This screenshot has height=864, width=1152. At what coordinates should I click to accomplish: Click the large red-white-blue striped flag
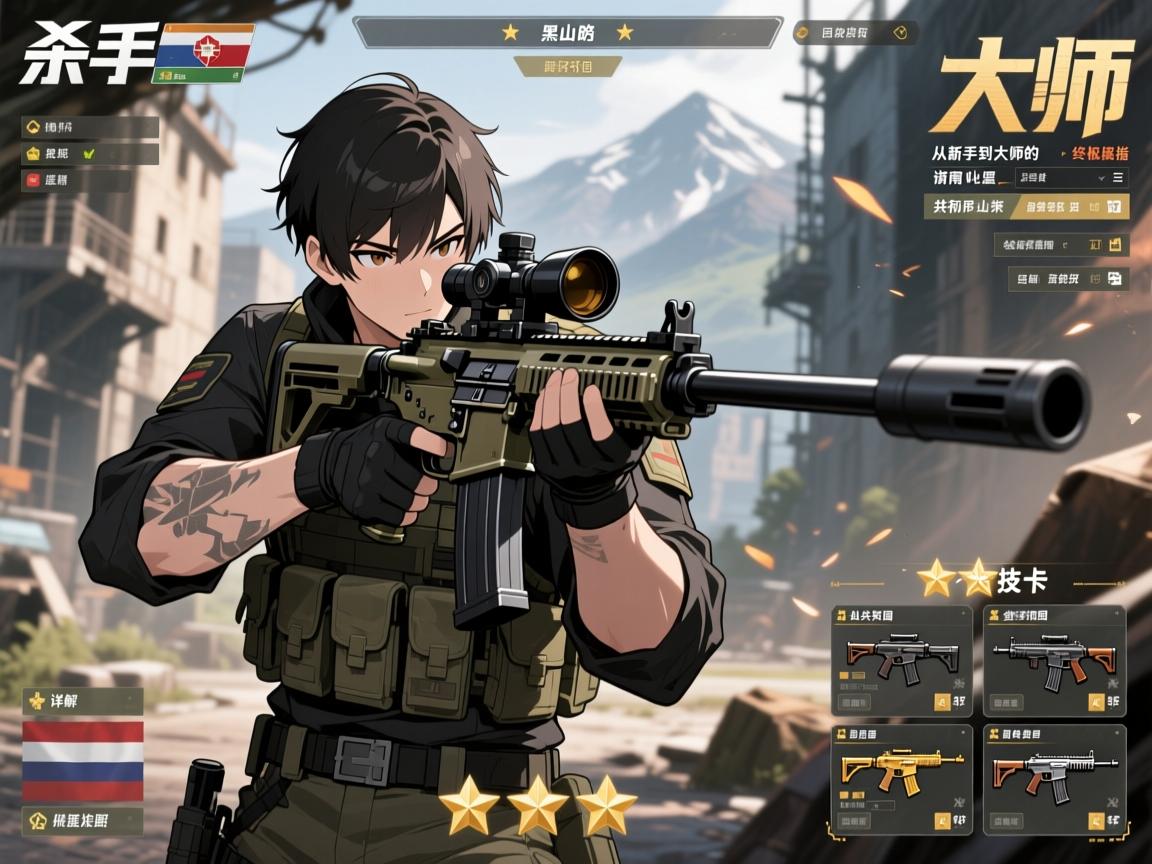(83, 760)
